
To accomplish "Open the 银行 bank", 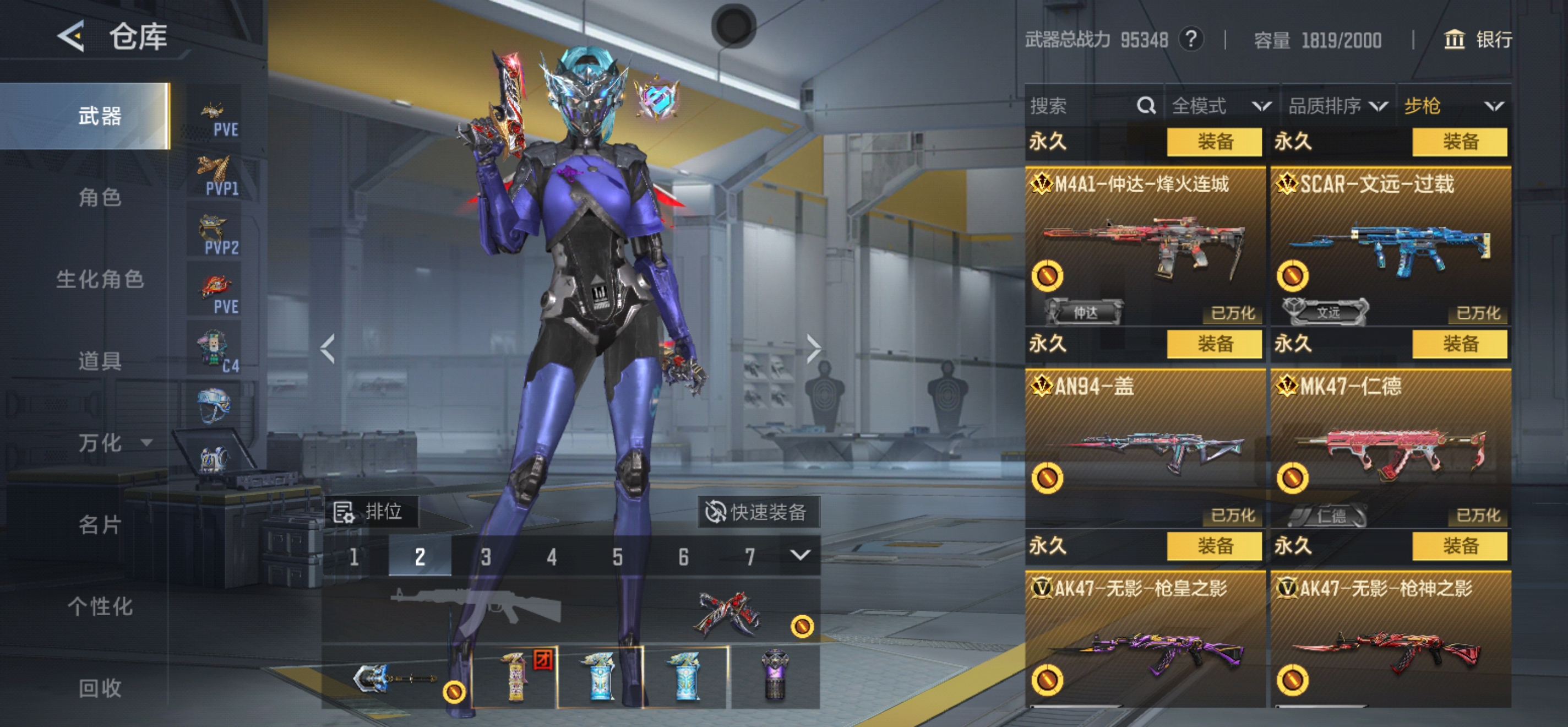I will point(1477,40).
